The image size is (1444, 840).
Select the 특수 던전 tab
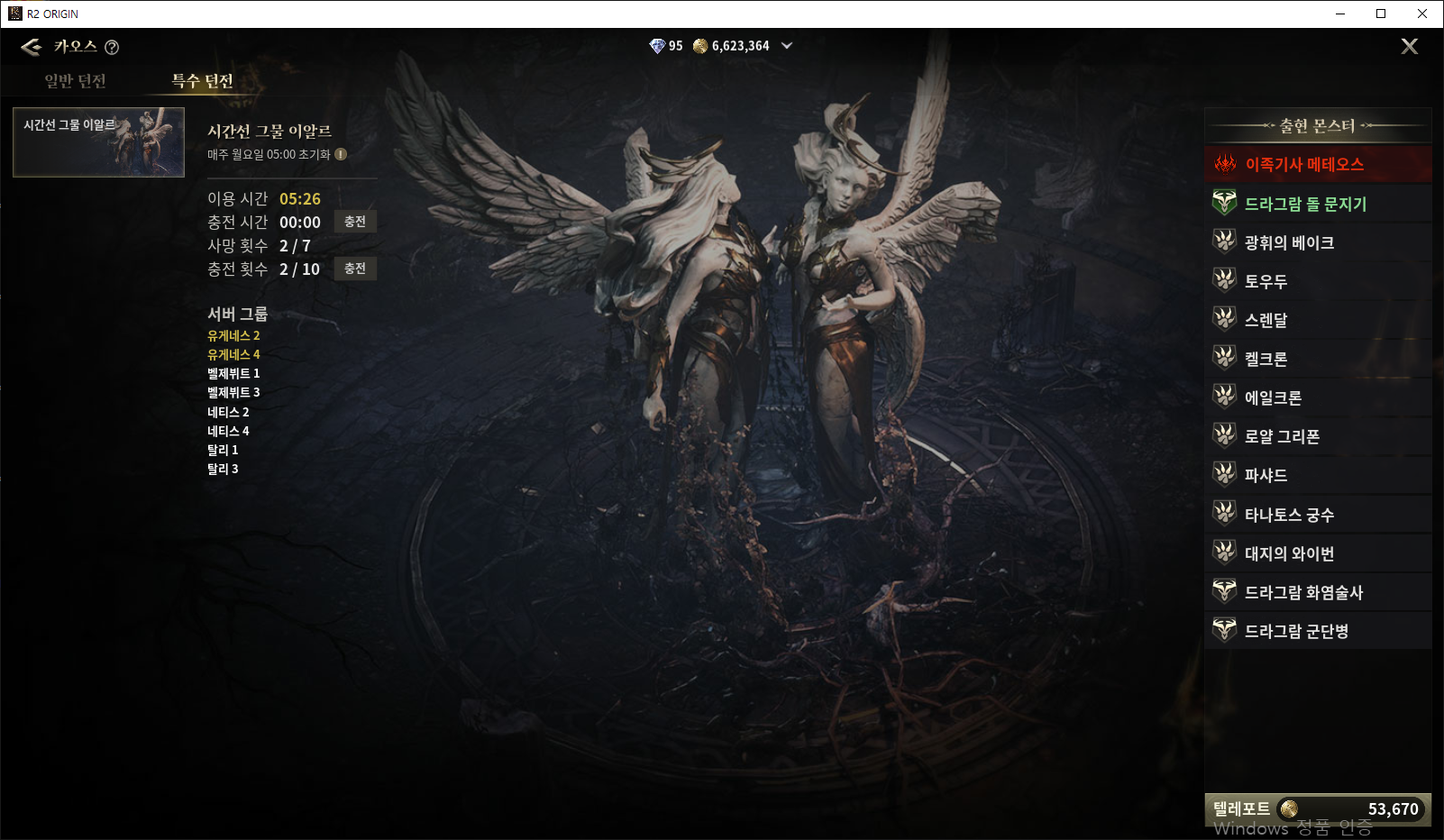(x=203, y=81)
